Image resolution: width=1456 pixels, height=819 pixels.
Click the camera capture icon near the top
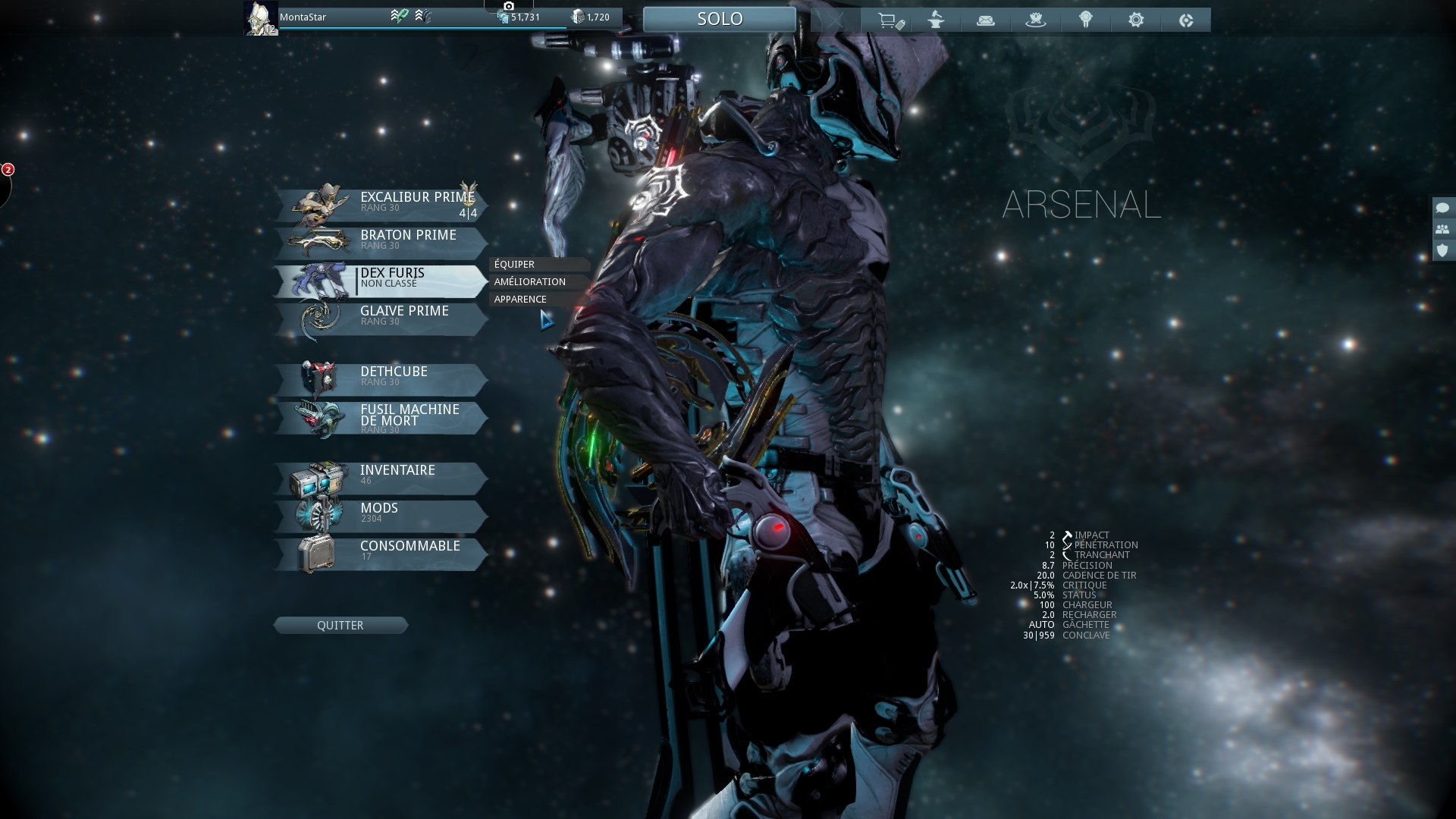(509, 6)
